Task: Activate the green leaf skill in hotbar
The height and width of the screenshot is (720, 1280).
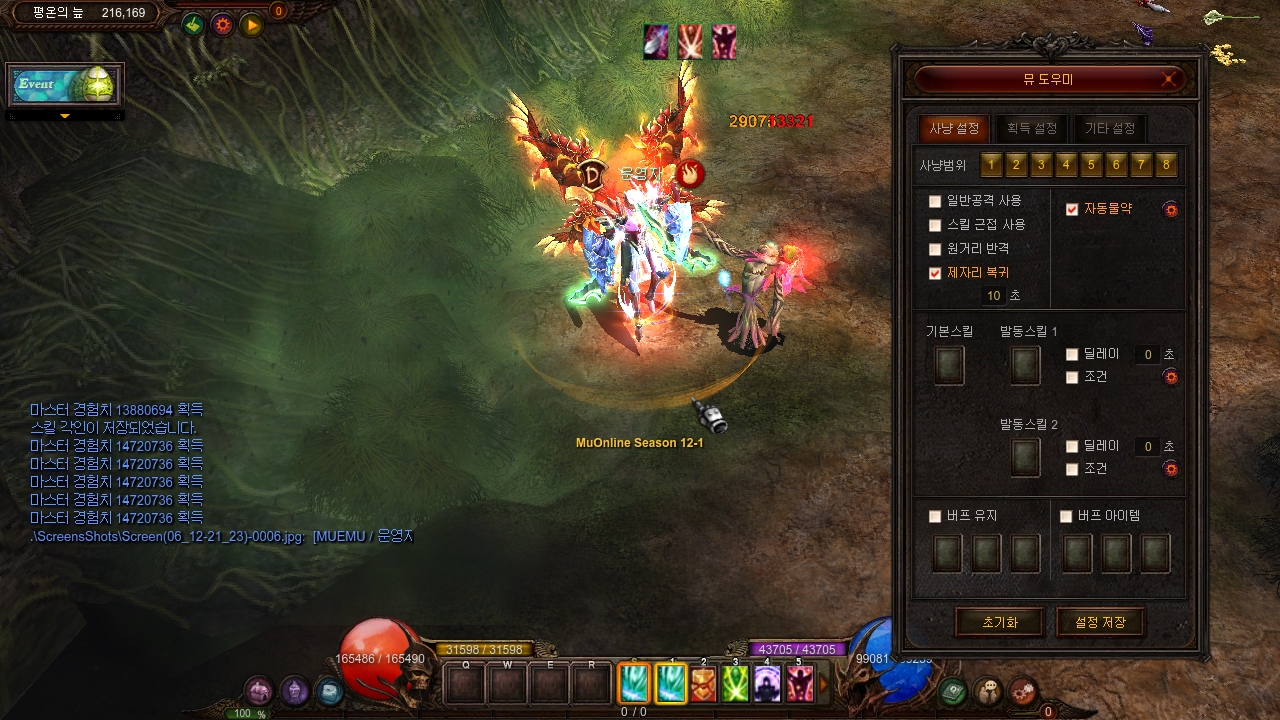Action: coord(736,684)
